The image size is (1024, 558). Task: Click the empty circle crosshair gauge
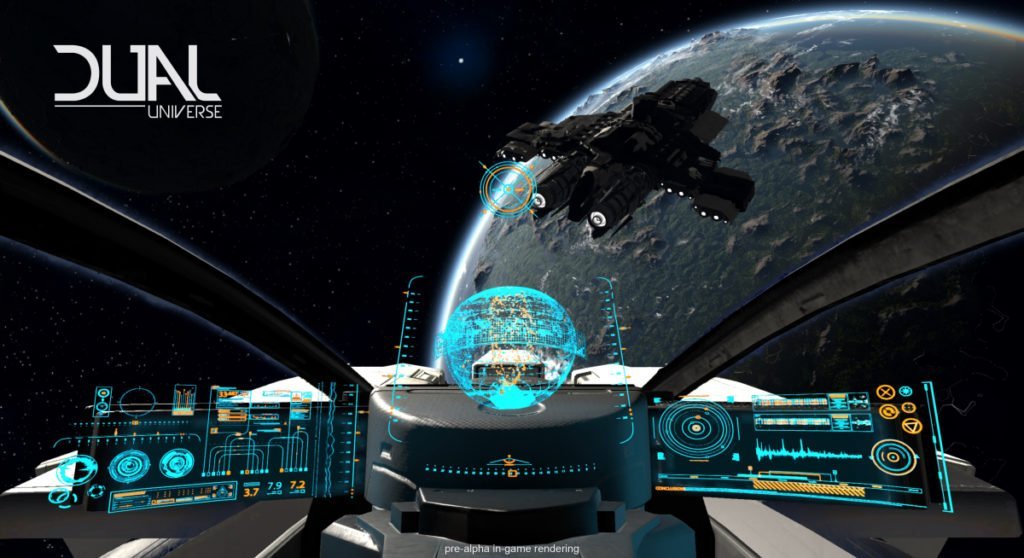pos(136,402)
